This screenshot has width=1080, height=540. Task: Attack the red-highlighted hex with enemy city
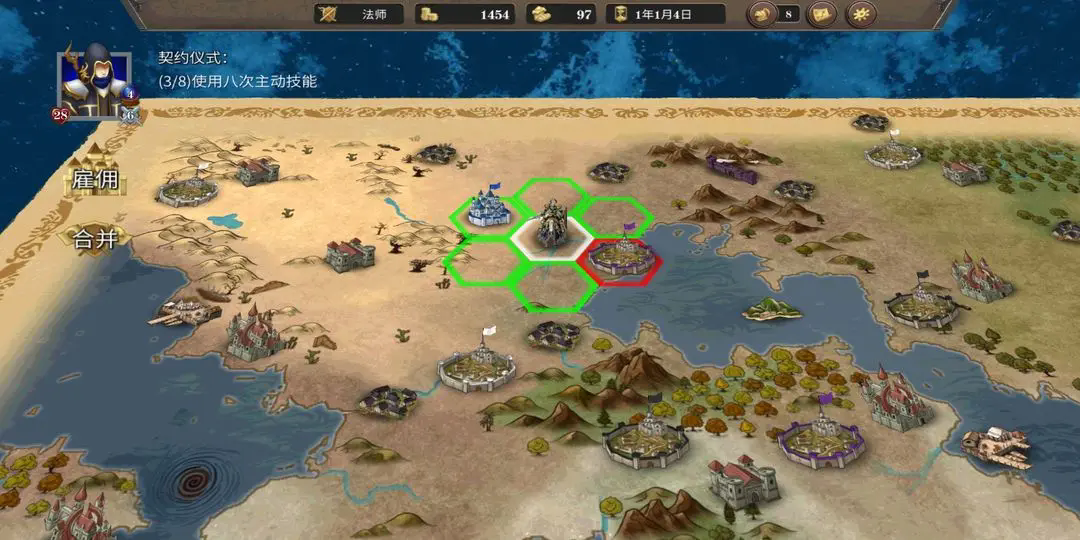[625, 259]
